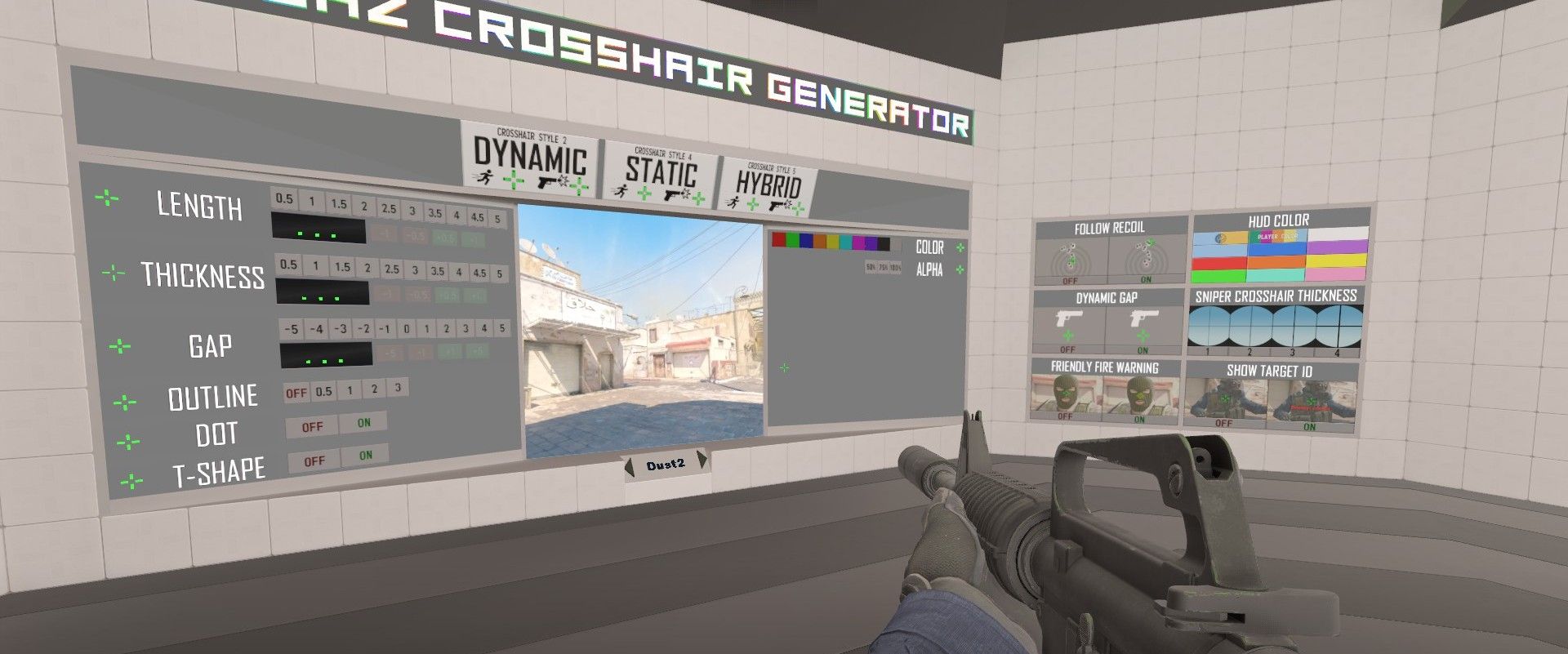1568x654 pixels.
Task: Turn T-Shape off
Action: (314, 461)
